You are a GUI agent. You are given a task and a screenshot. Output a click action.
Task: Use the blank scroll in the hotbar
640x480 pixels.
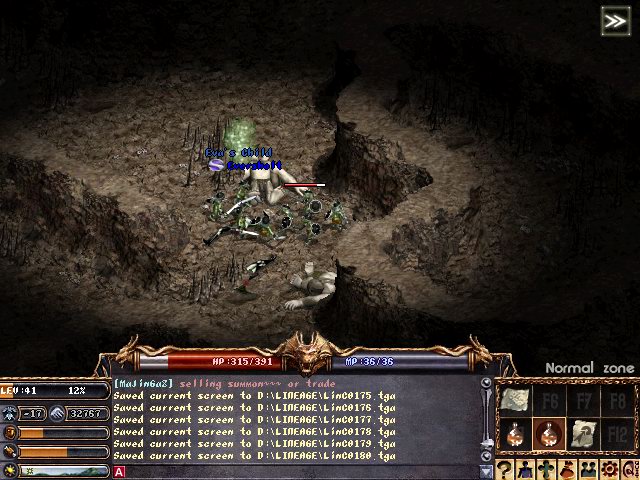tap(514, 402)
